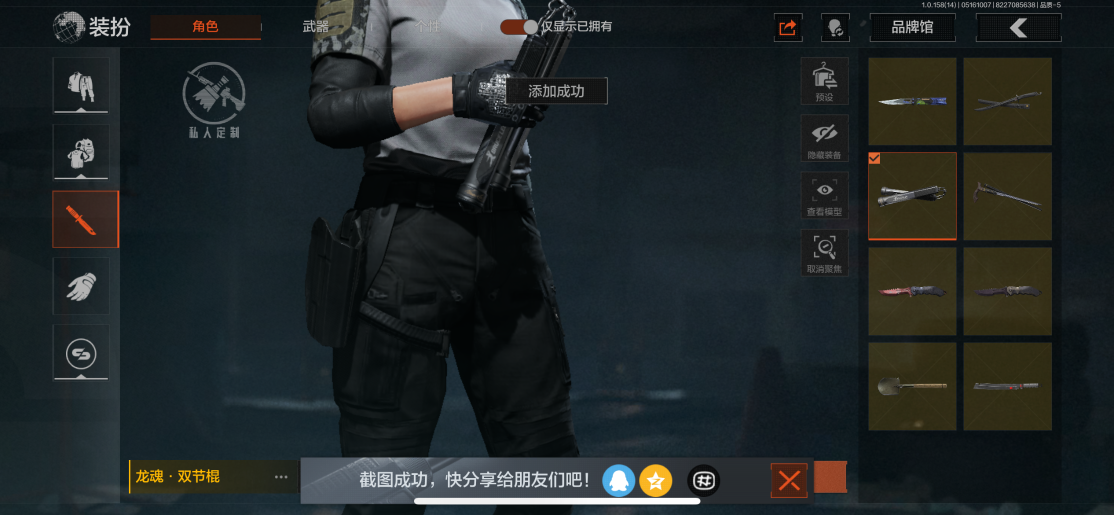
Task: Switch to the 武器 tab
Action: pos(316,27)
